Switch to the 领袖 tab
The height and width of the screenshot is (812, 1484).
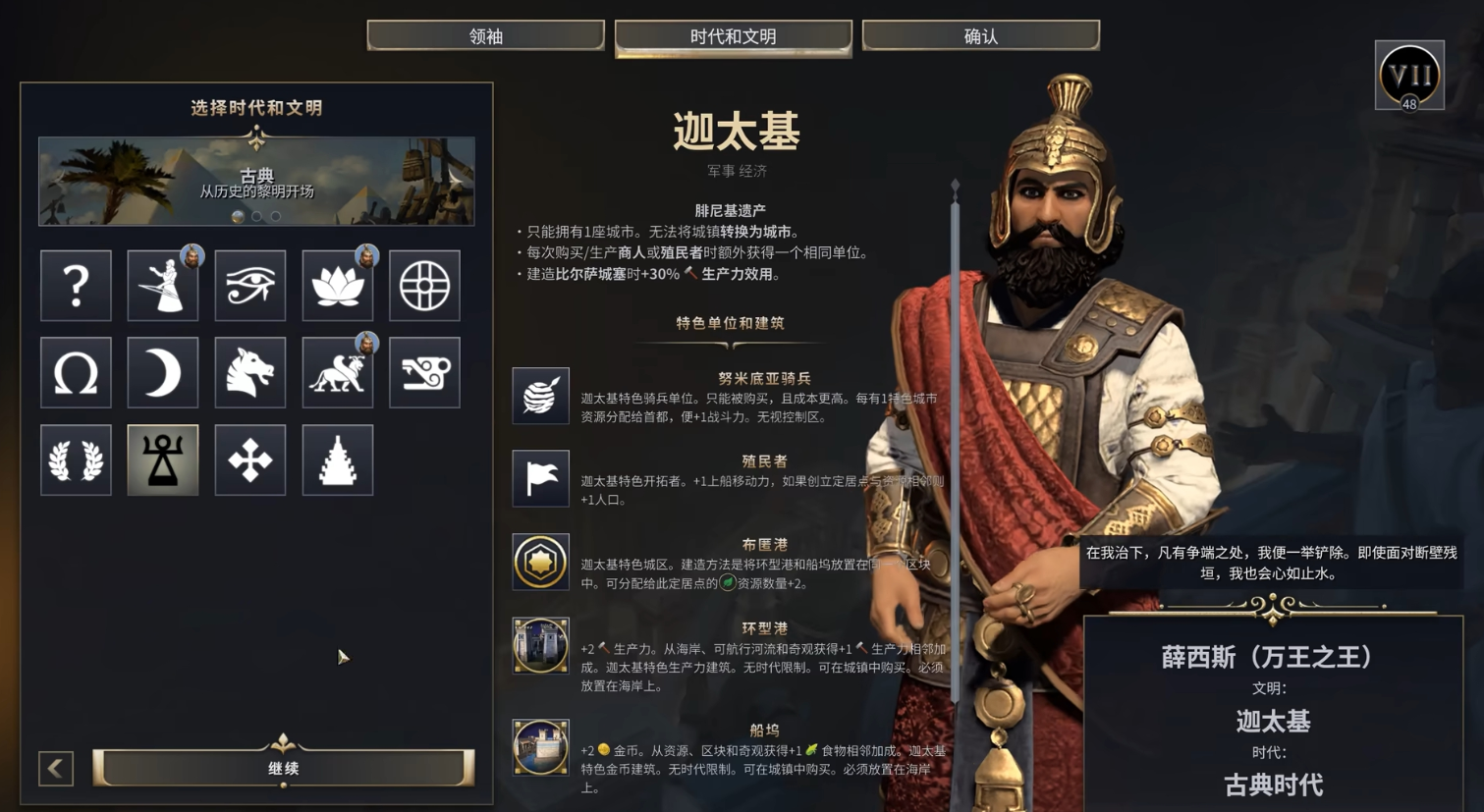[485, 34]
